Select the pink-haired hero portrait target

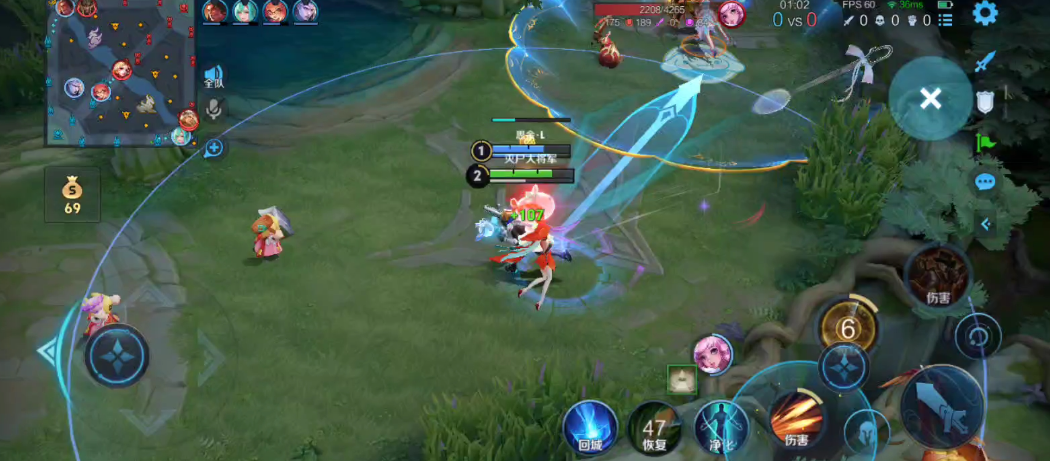coord(713,354)
